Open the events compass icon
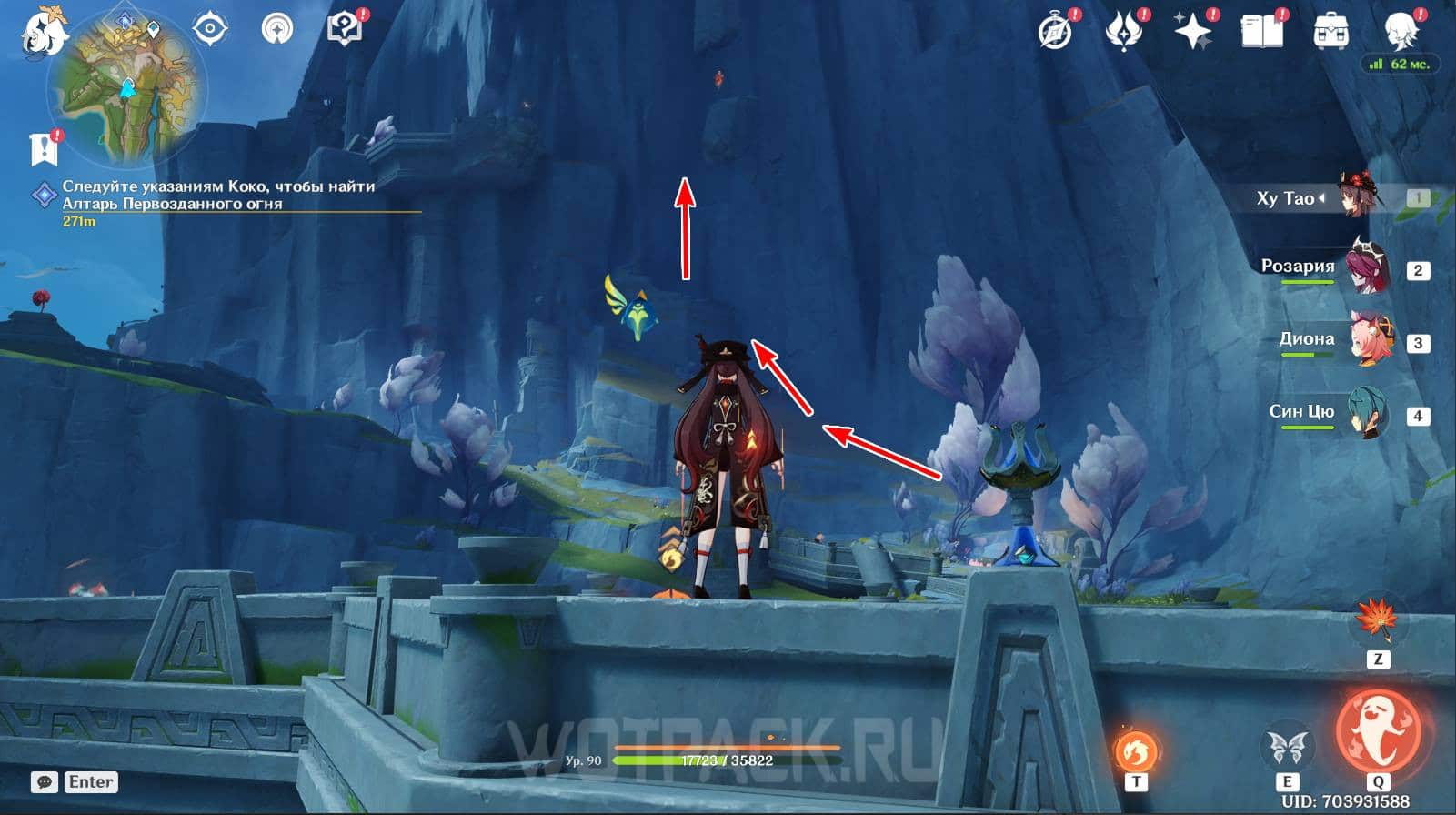Image resolution: width=1456 pixels, height=815 pixels. (x=1055, y=33)
